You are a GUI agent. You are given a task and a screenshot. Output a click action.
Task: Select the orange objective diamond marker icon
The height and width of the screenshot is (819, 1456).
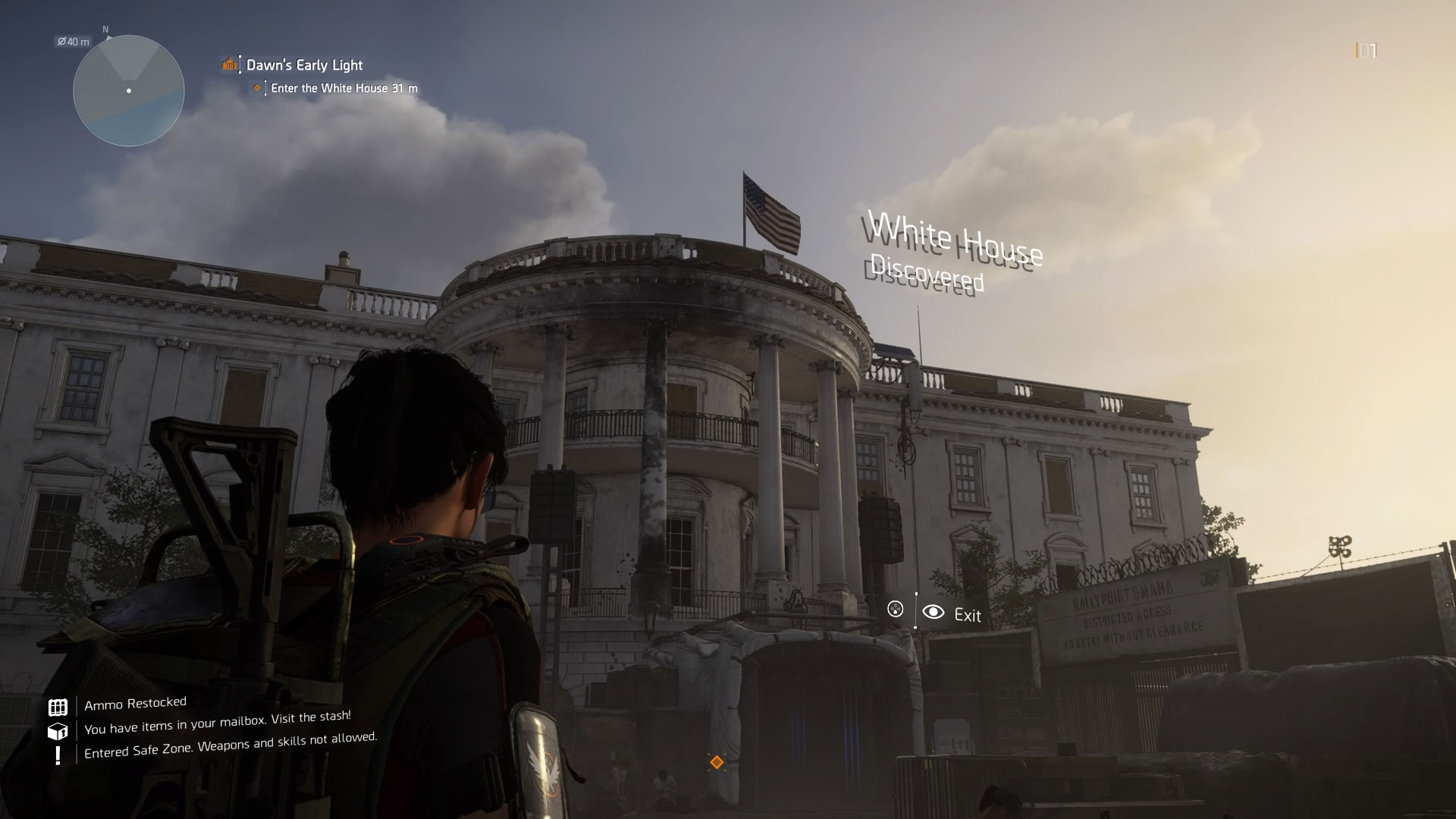(x=257, y=88)
